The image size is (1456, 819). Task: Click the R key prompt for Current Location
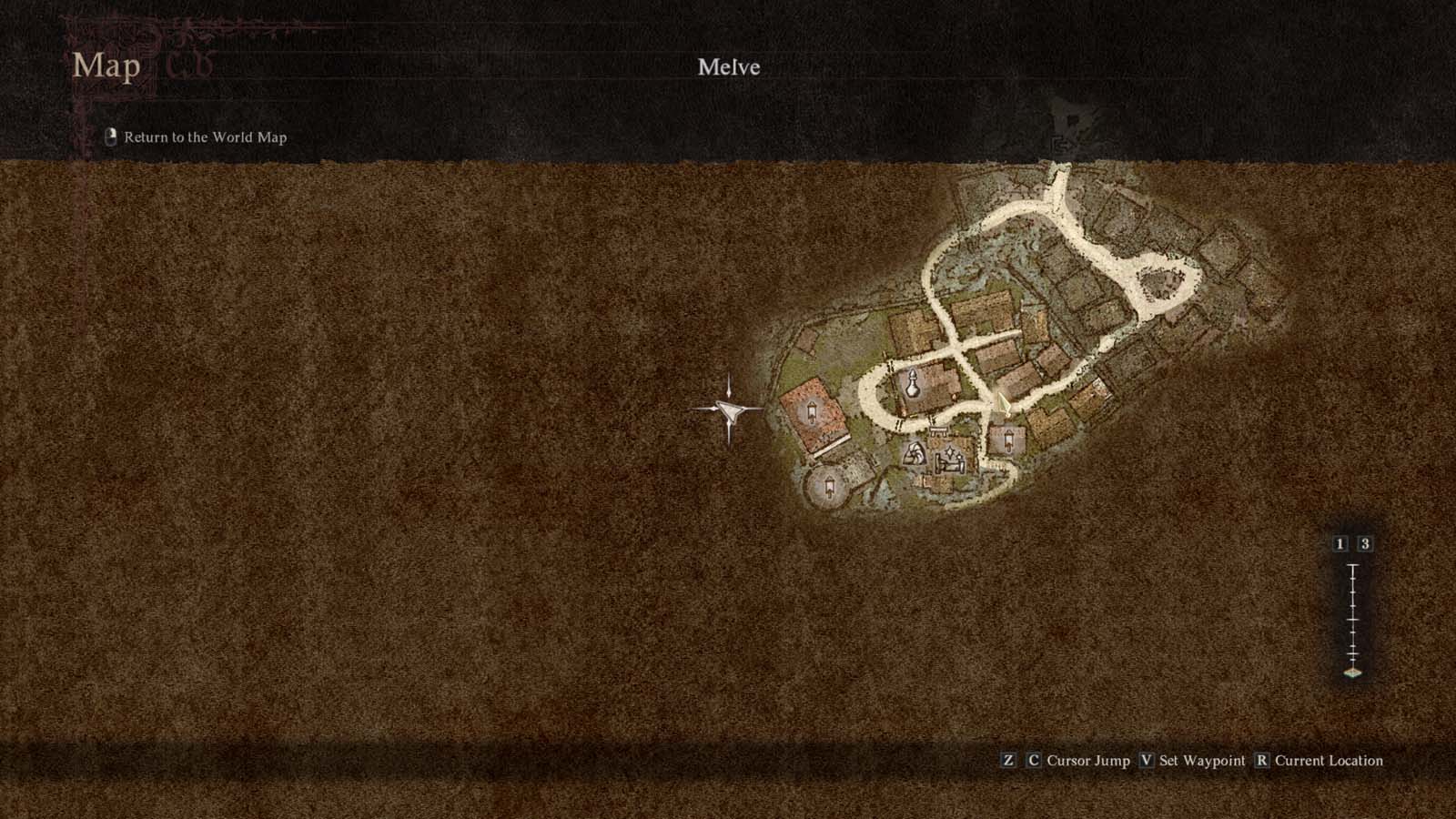point(1263,761)
